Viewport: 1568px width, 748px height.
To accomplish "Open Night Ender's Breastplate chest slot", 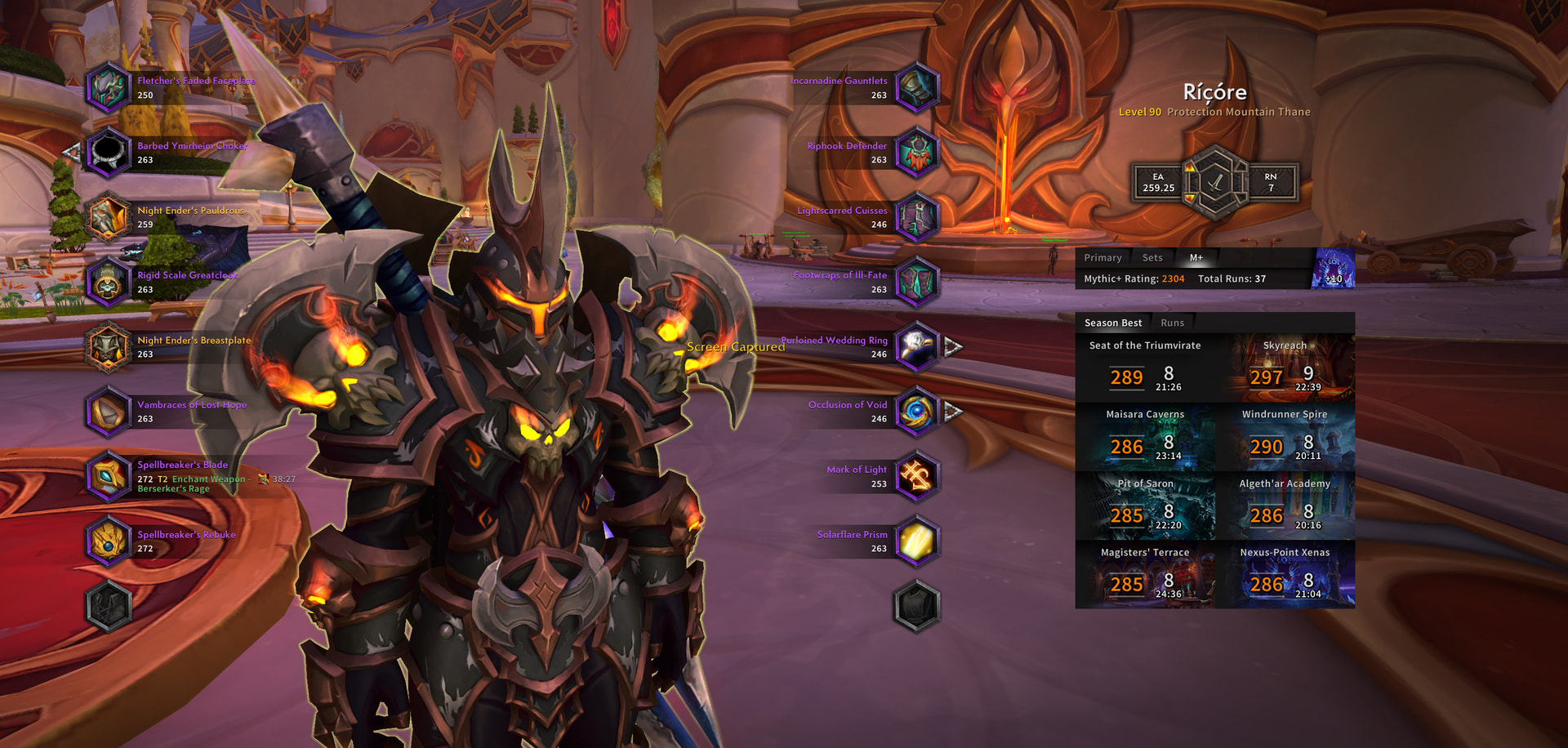I will click(109, 347).
